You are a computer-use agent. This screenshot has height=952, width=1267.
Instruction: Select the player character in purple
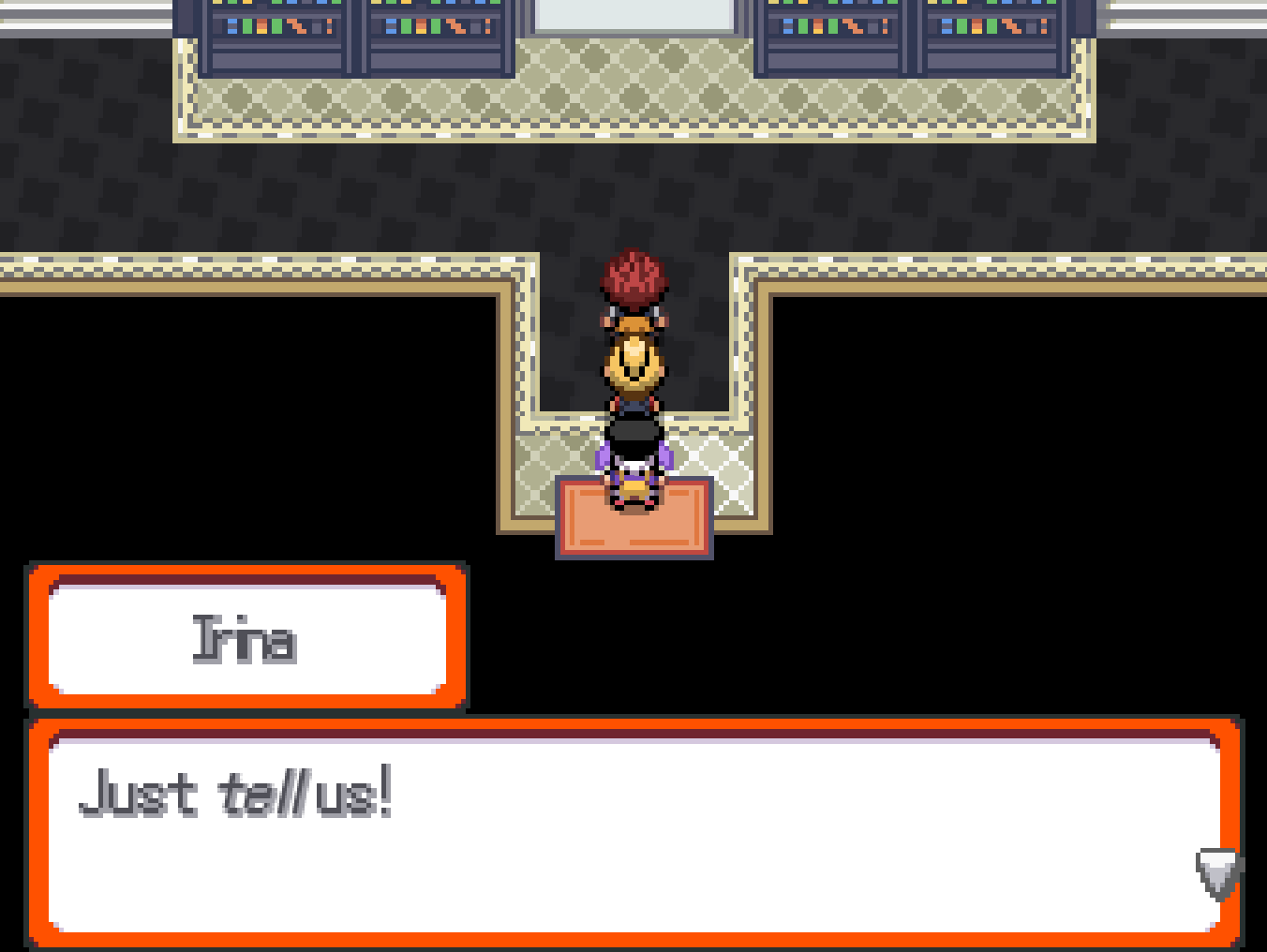633,459
